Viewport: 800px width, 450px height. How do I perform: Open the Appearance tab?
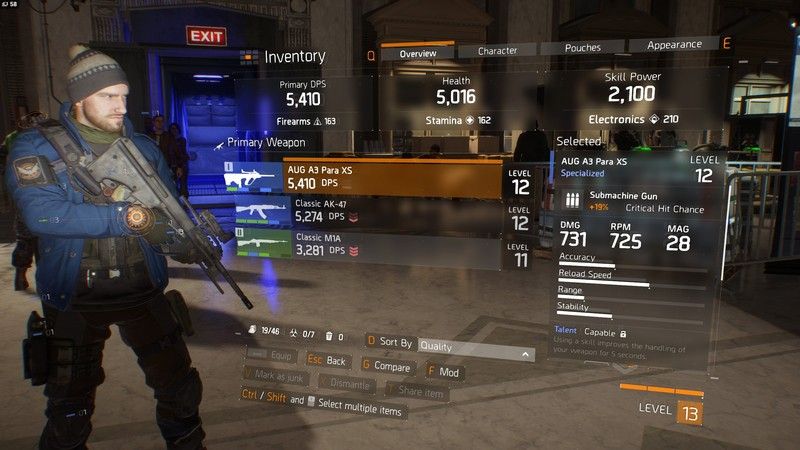[x=673, y=45]
